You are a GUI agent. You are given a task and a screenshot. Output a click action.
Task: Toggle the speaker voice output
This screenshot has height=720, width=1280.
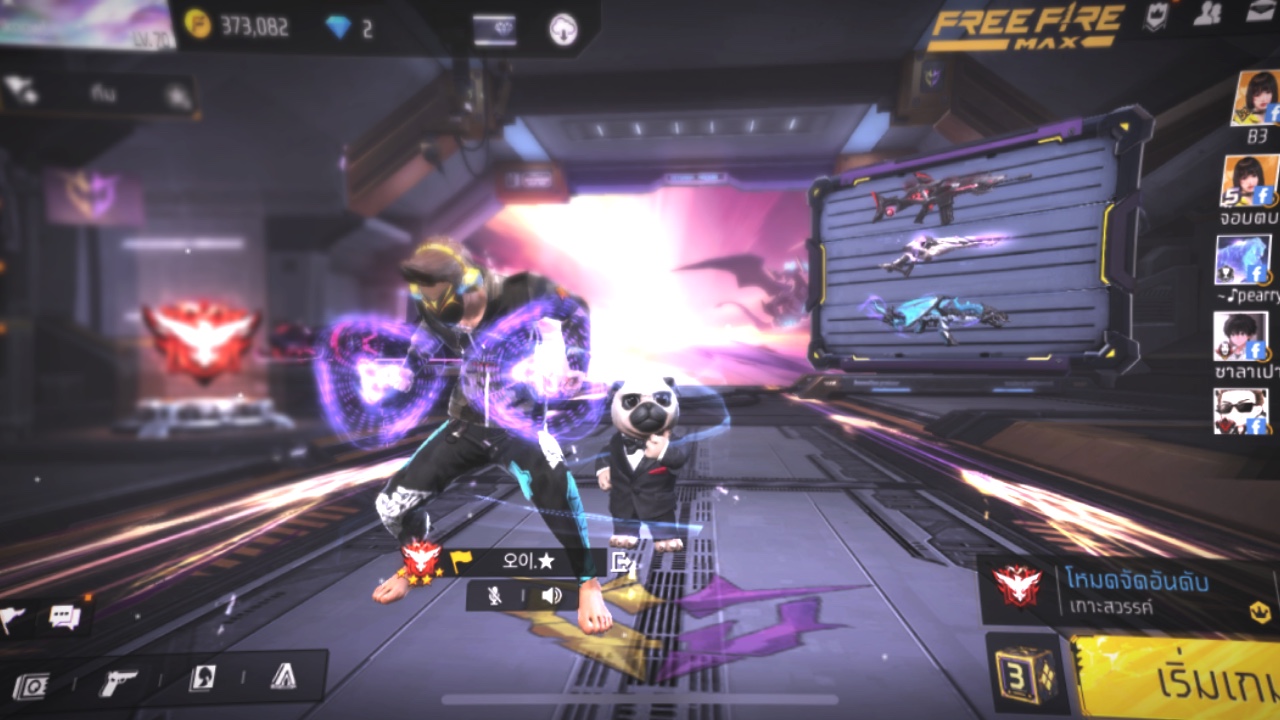pyautogui.click(x=551, y=596)
